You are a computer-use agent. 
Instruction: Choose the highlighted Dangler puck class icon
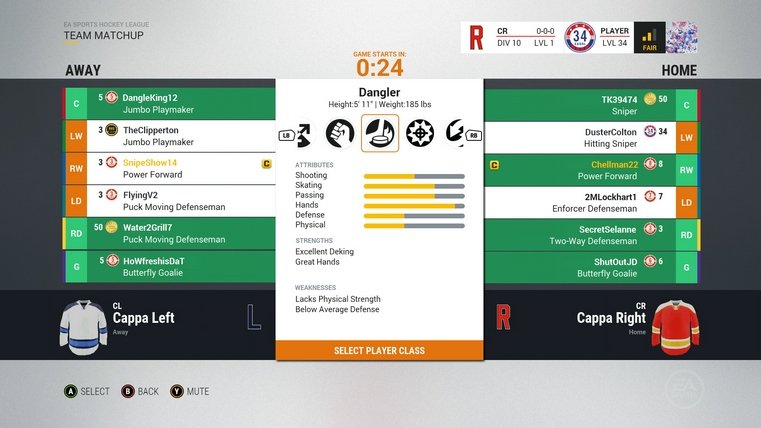point(380,133)
